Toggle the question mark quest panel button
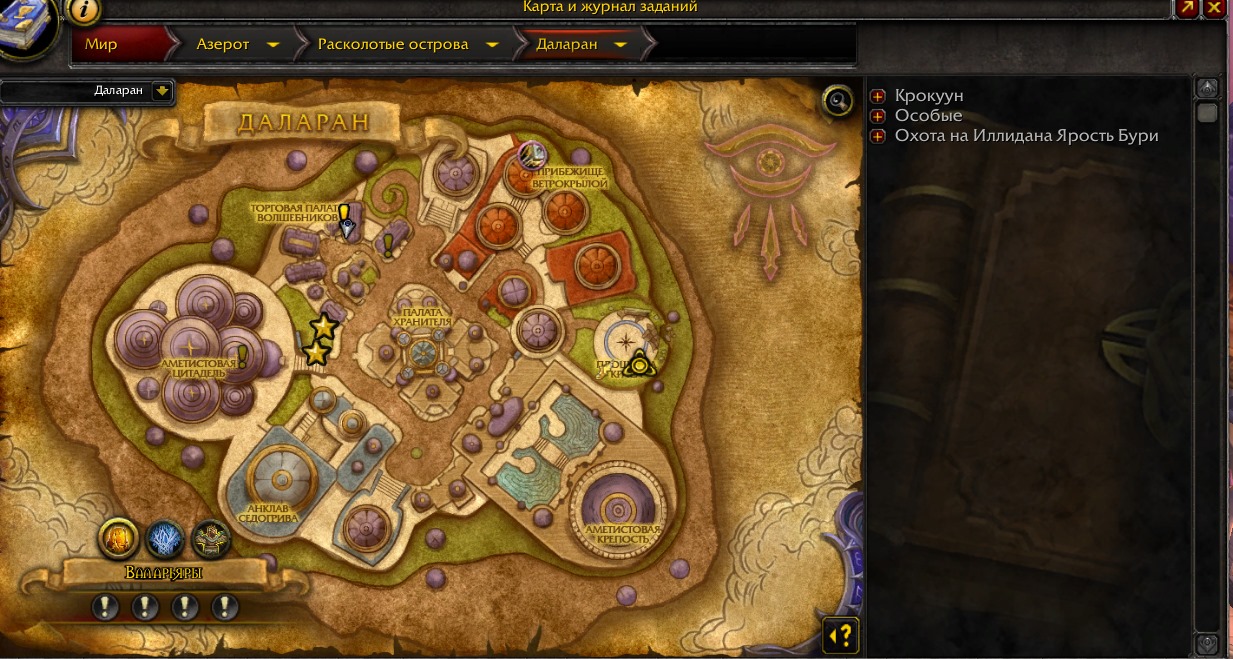The width and height of the screenshot is (1233, 659). click(x=841, y=634)
